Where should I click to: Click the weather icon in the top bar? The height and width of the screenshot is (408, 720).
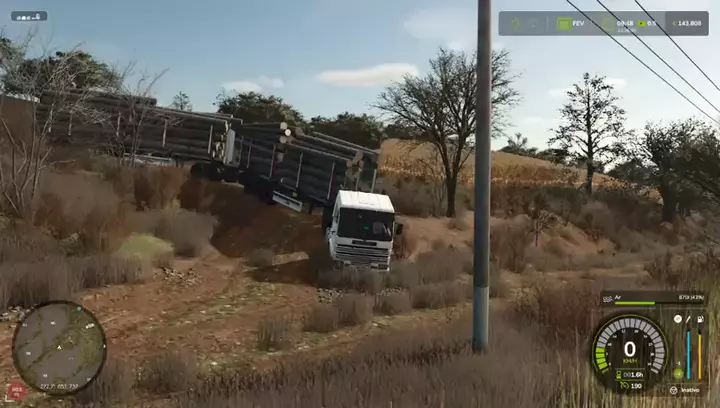[x=608, y=23]
